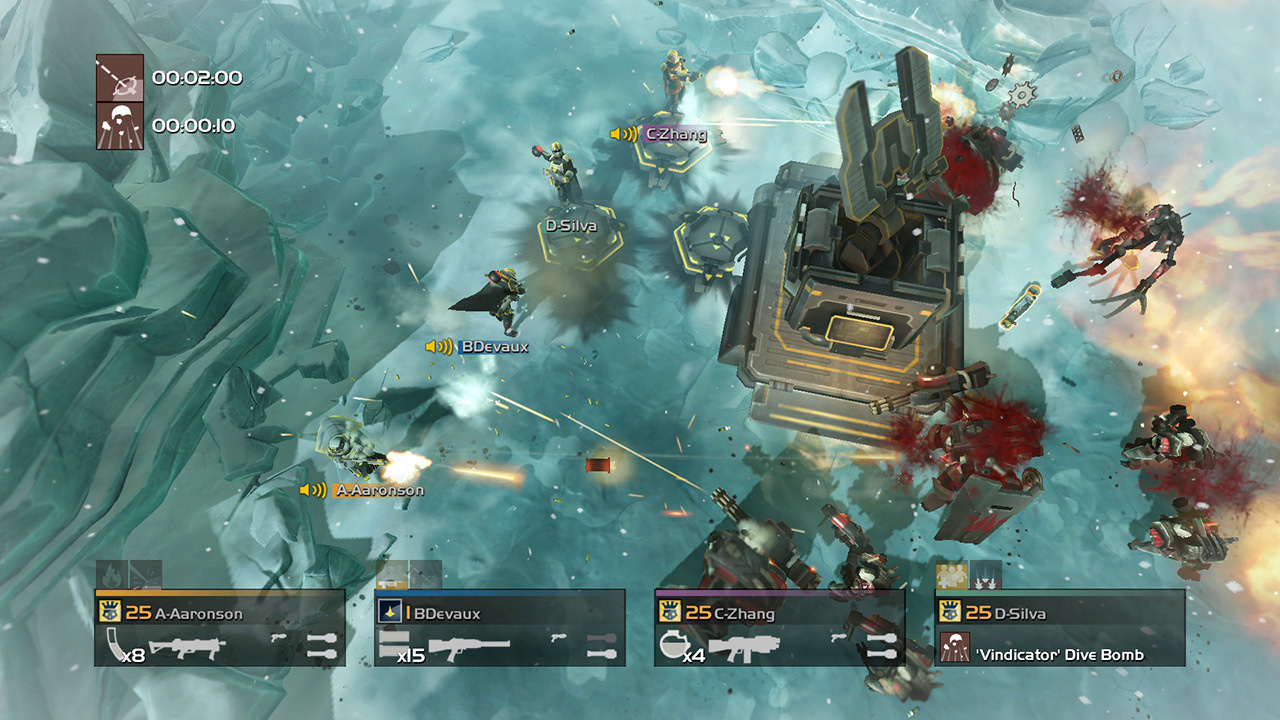Click the 'Vindicator' Dive Bomb icon in D-Silva's panel
The image size is (1280, 720).
[954, 648]
